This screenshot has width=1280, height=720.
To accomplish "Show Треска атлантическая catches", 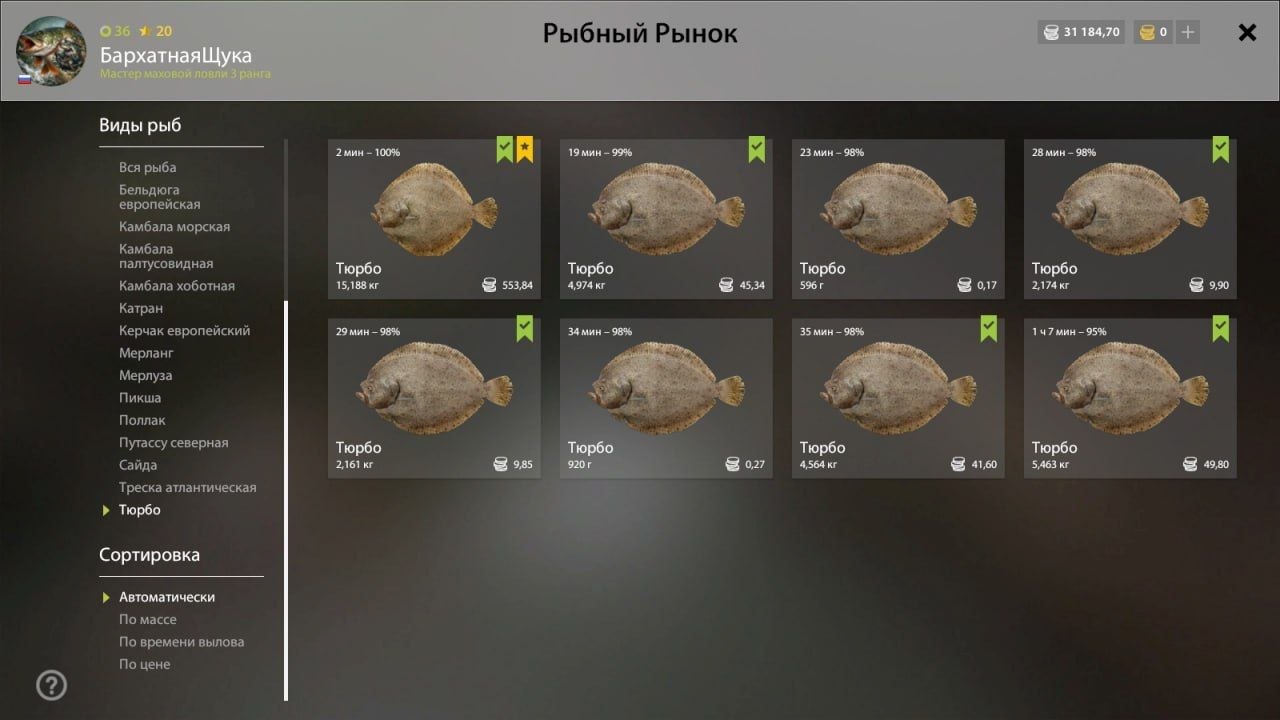I will [x=187, y=488].
